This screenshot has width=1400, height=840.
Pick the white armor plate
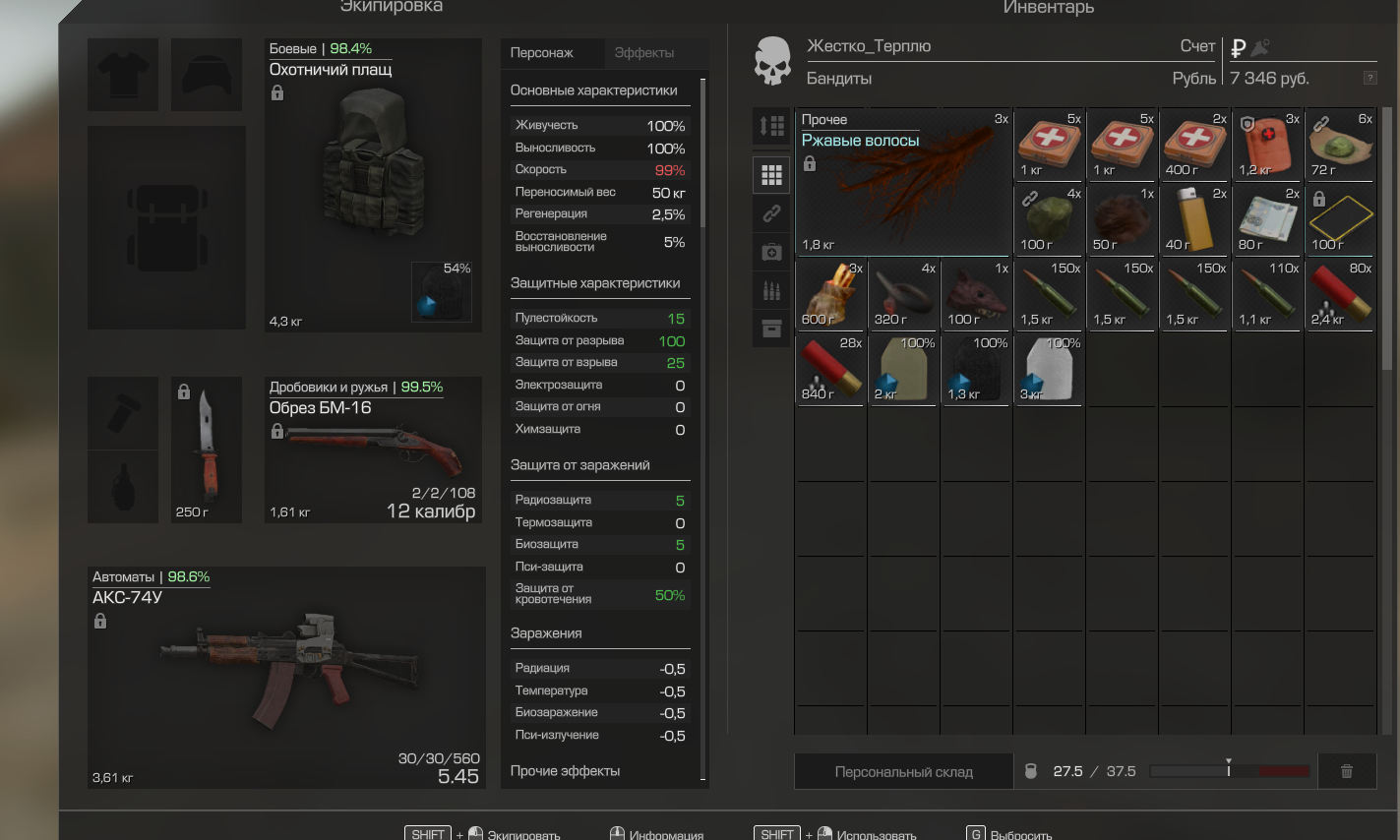[1049, 369]
